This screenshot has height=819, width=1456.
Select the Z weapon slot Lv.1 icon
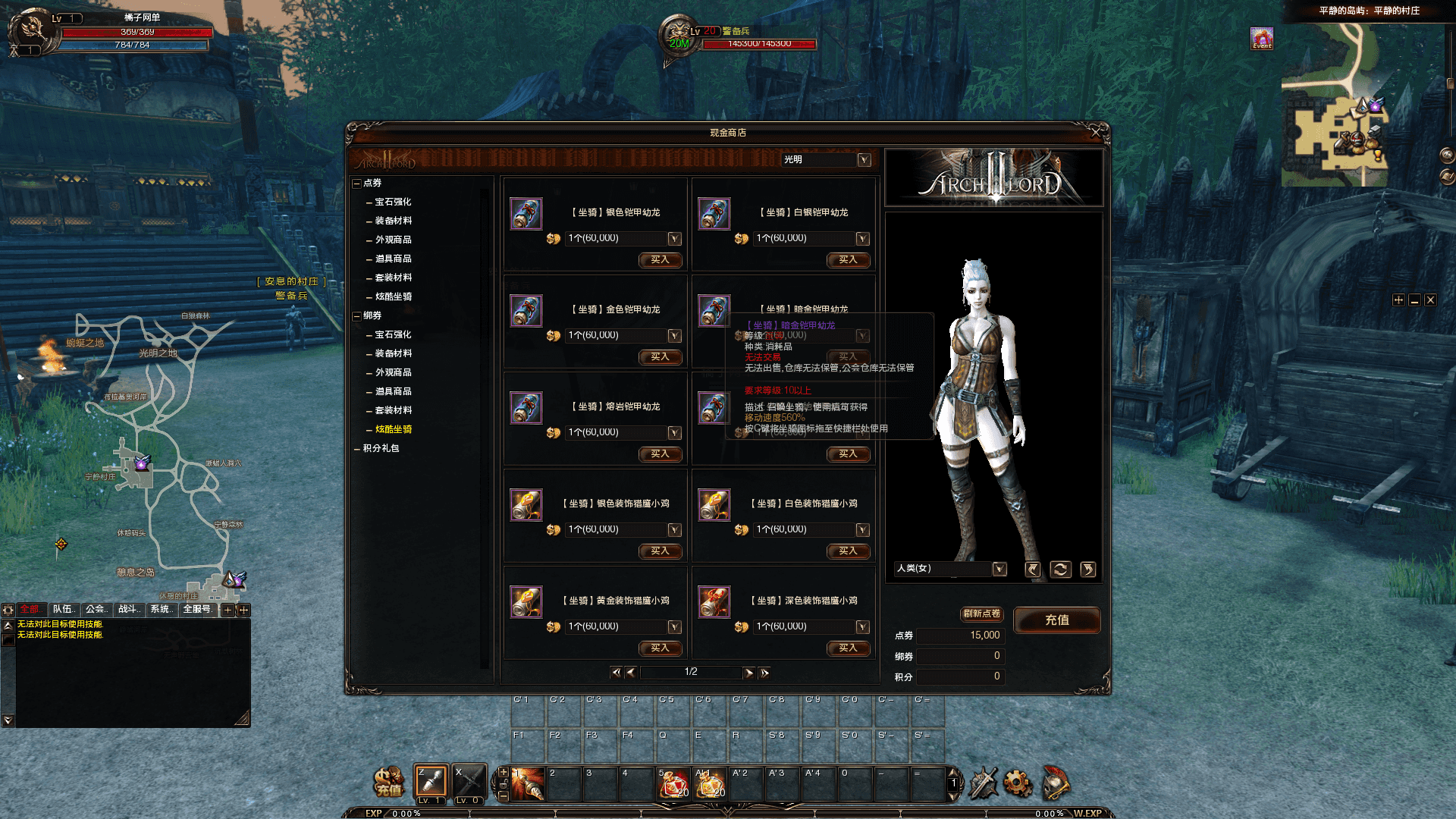pos(430,781)
